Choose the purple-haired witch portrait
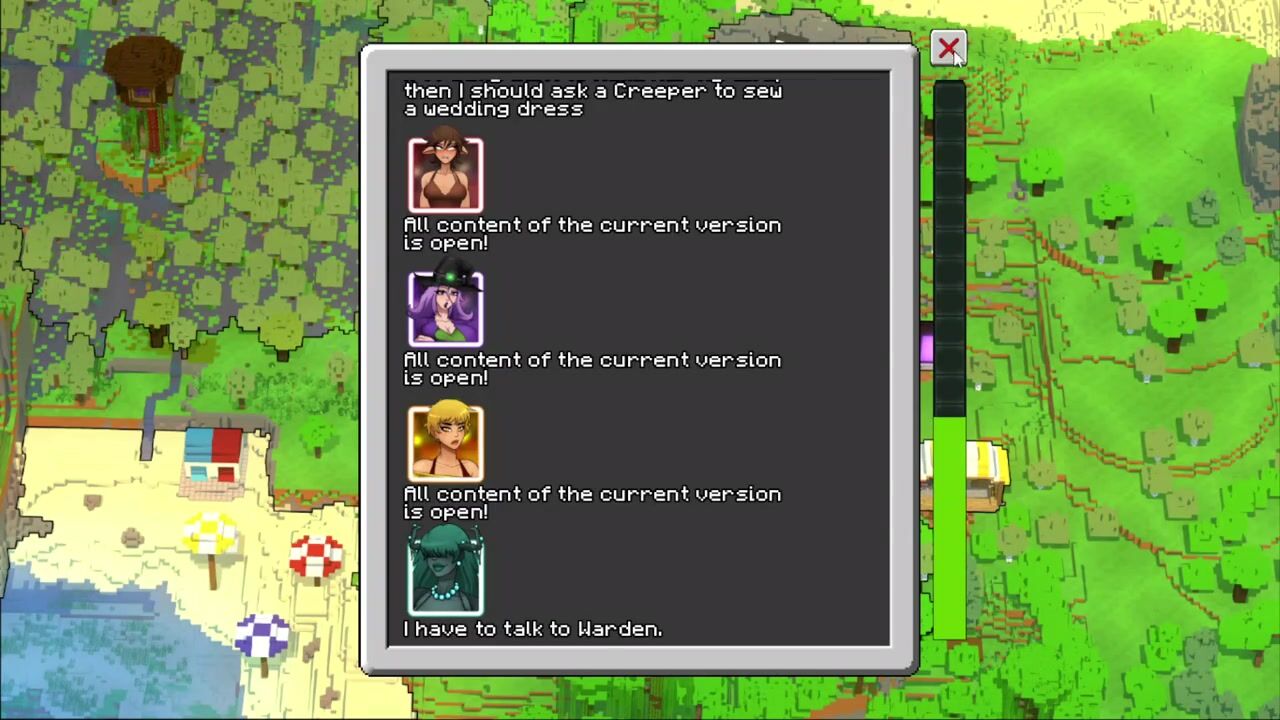This screenshot has width=1280, height=720. pyautogui.click(x=445, y=309)
